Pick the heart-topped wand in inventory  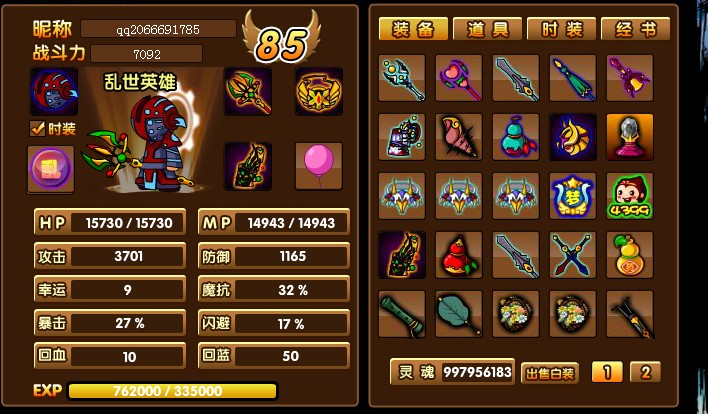[x=459, y=78]
